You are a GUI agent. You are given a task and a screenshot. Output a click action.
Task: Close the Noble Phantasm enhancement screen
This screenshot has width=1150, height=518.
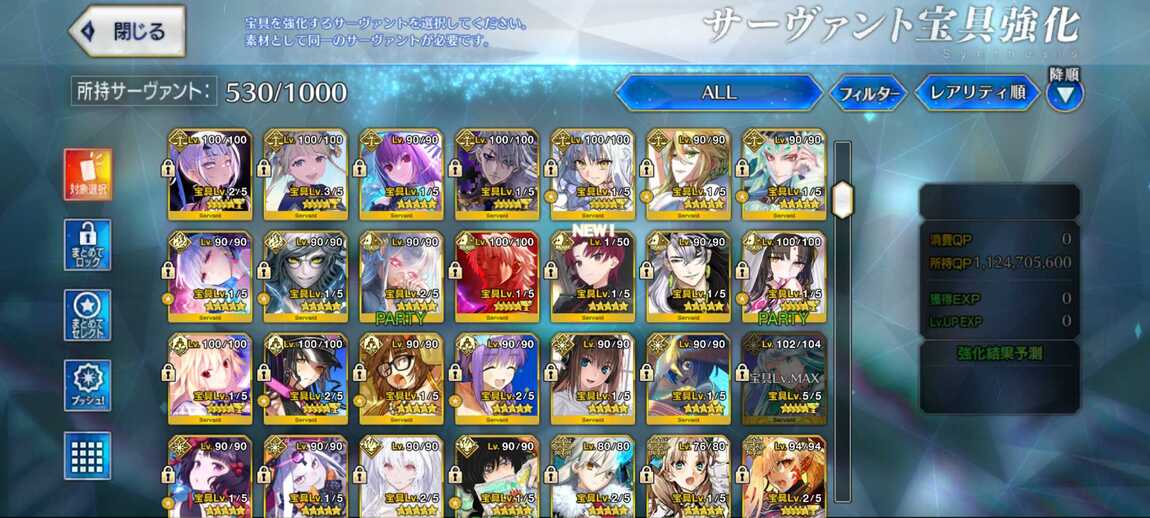[127, 31]
